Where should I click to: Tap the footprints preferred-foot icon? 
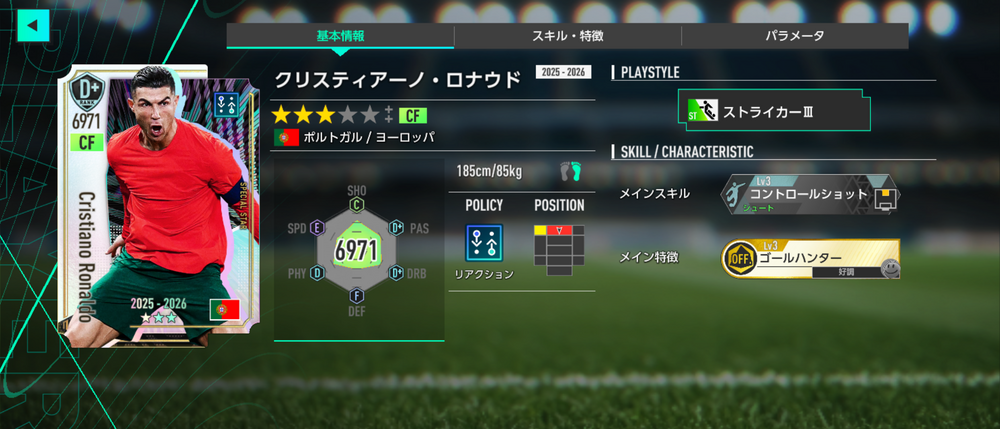point(571,171)
